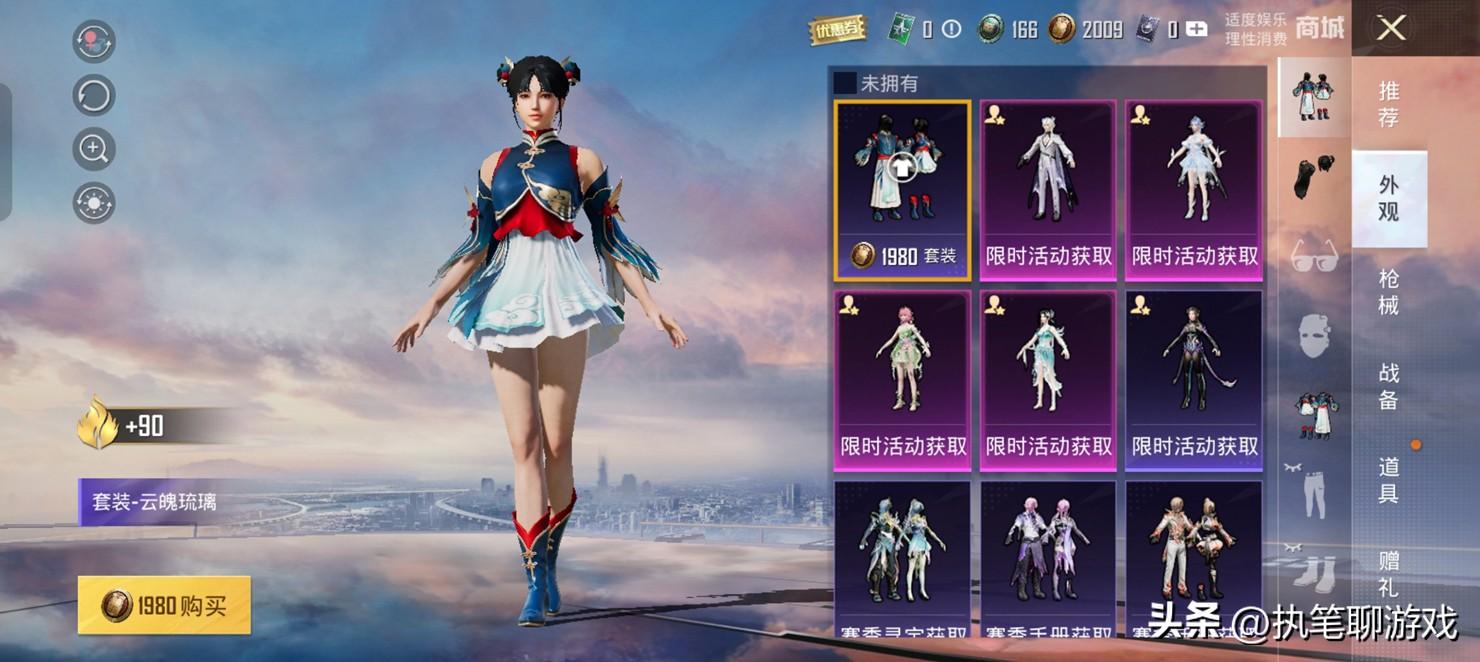Choose the pink-haired limited-event outfit
The height and width of the screenshot is (662, 1480).
coord(902,380)
